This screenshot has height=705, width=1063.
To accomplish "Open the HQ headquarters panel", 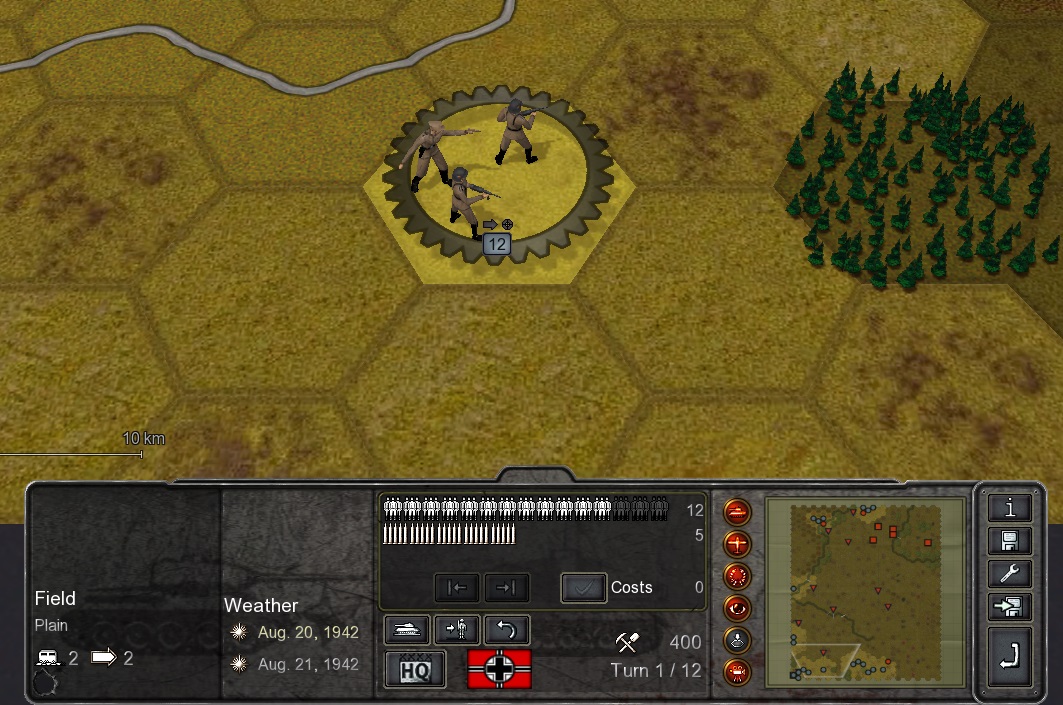I will (415, 668).
